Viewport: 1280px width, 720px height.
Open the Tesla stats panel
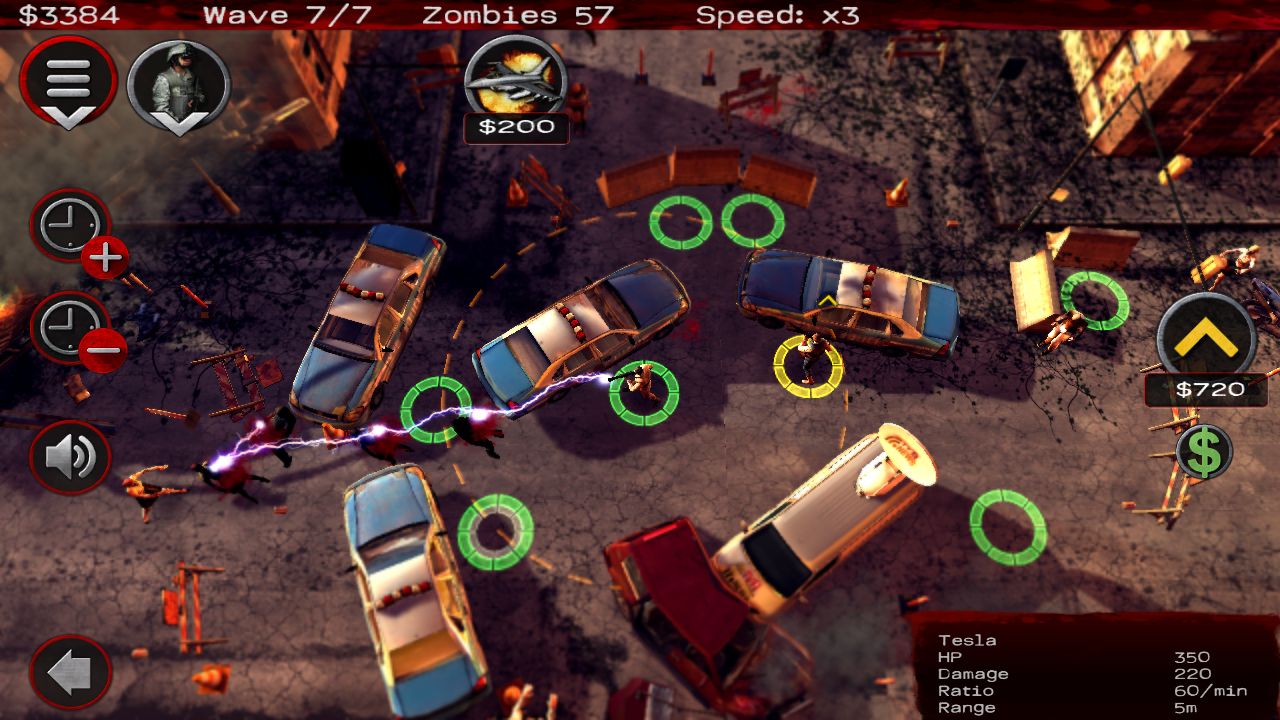[1090, 670]
